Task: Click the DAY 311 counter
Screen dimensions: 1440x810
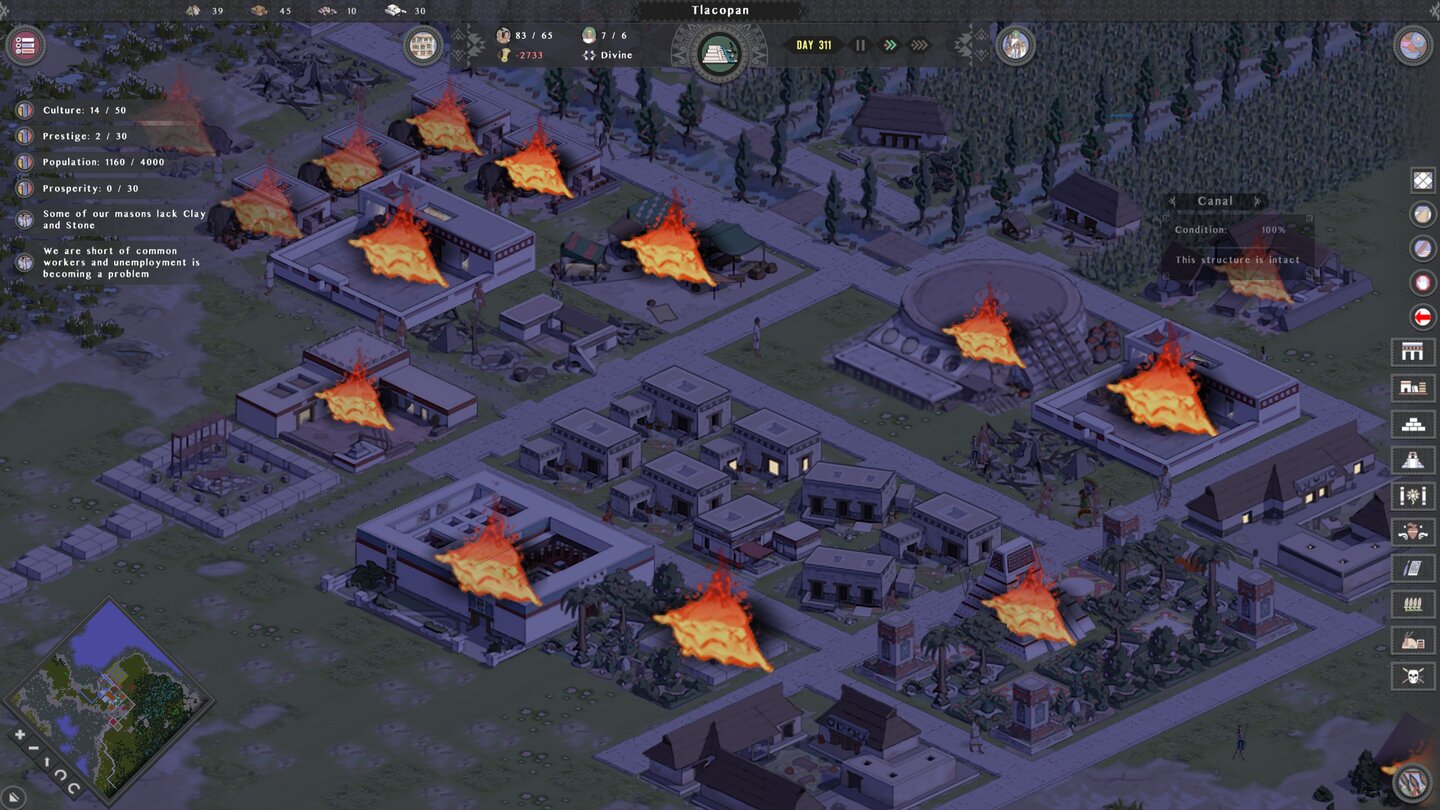Action: tap(814, 44)
